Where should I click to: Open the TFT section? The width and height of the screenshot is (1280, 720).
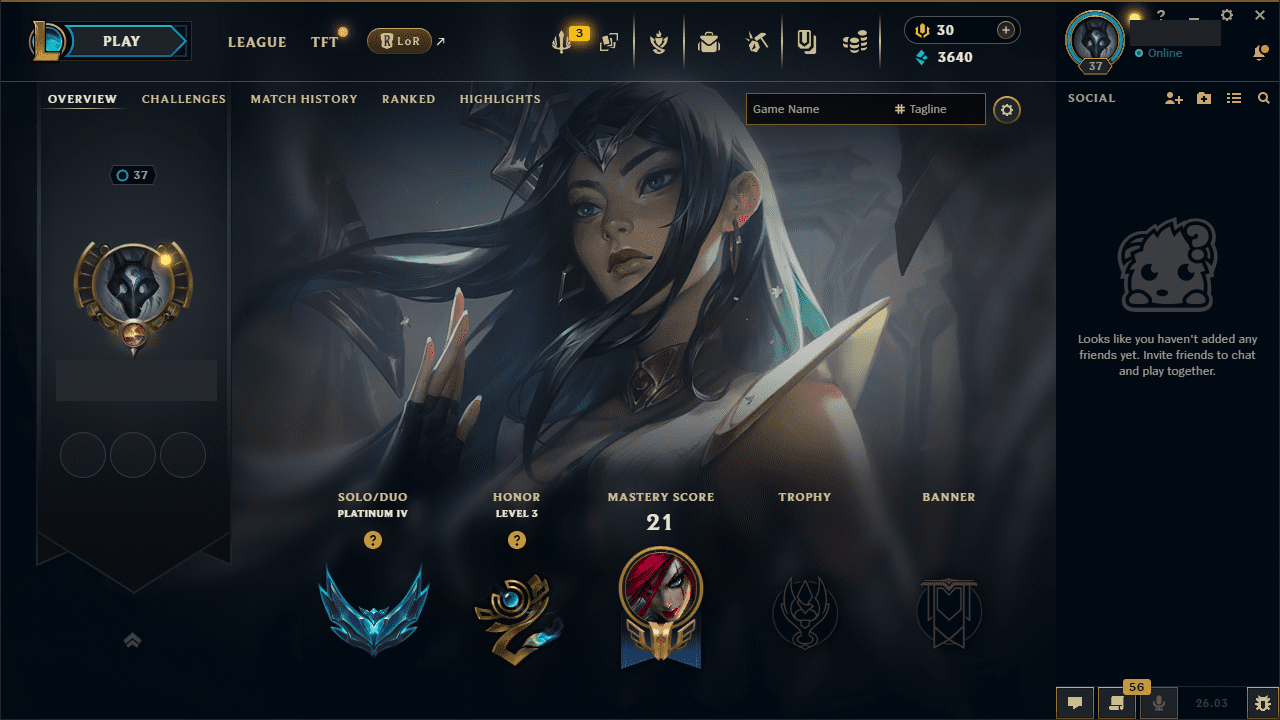(x=323, y=41)
